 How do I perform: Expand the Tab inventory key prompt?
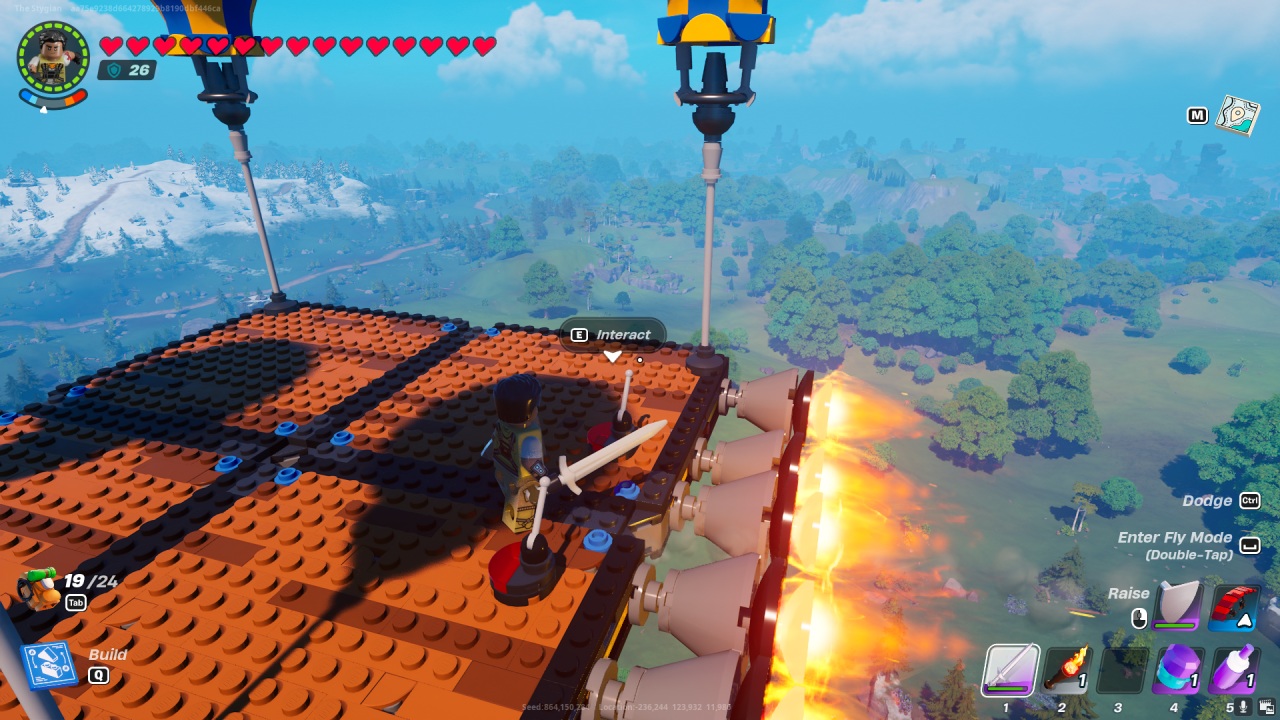76,602
